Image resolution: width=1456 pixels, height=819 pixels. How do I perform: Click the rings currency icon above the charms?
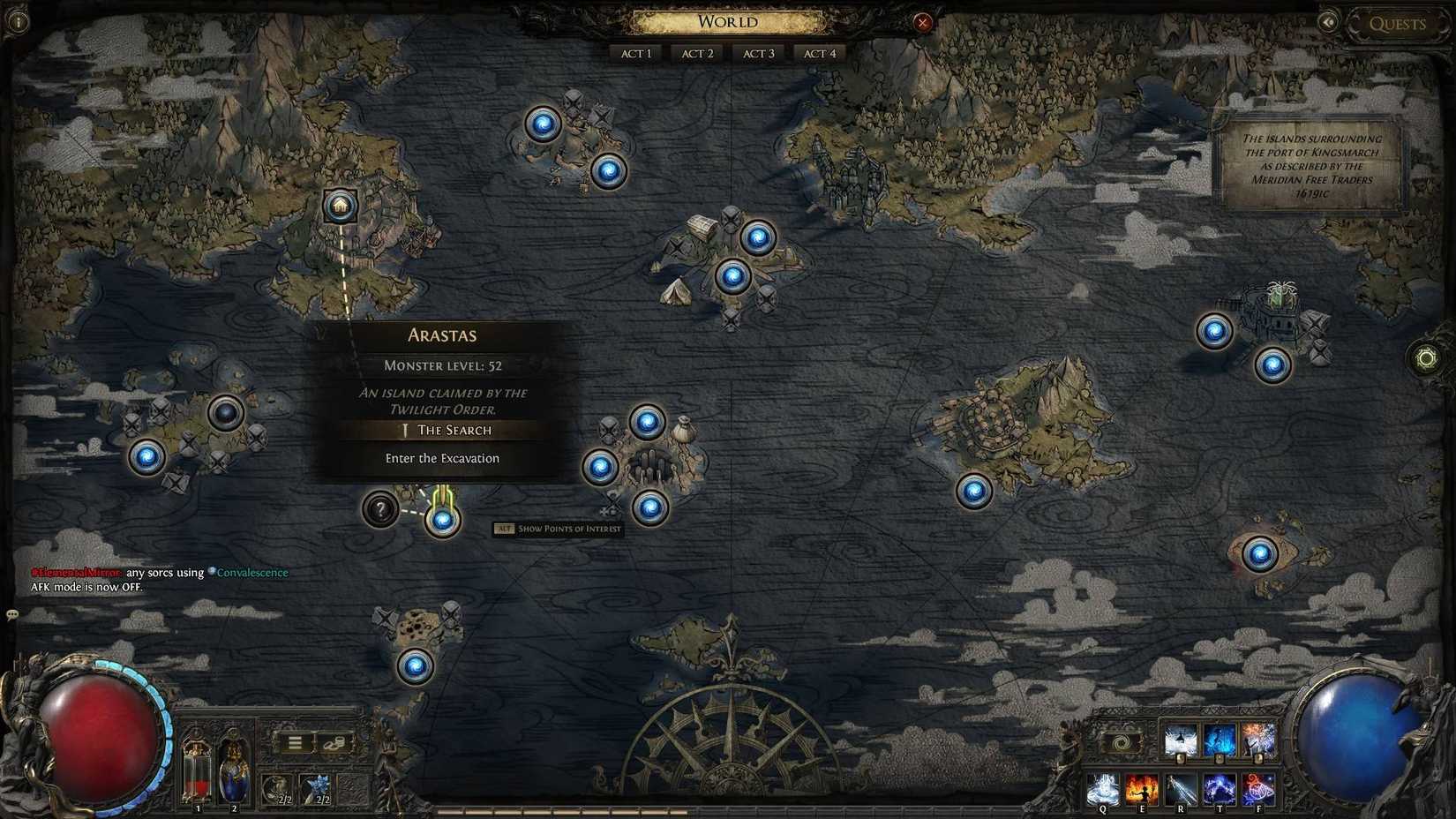tap(336, 743)
